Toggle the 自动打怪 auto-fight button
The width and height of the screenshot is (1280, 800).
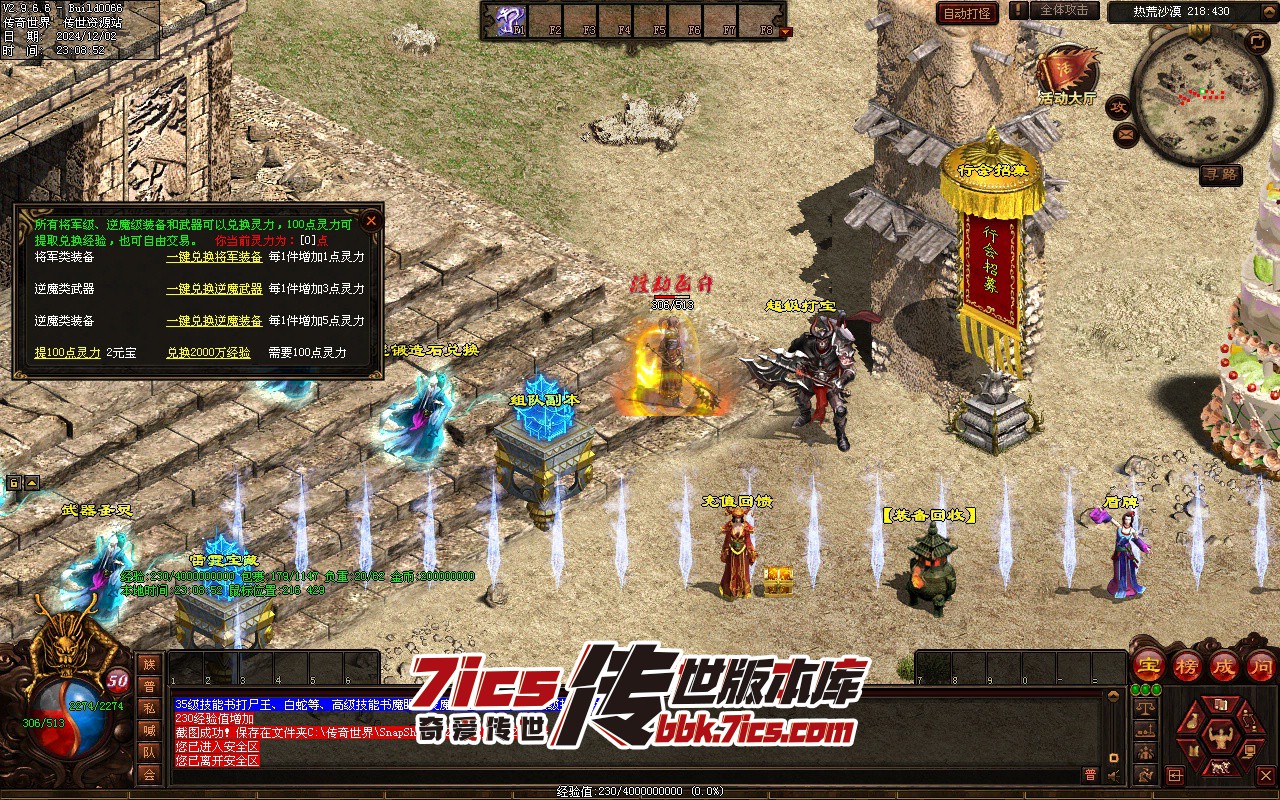pyautogui.click(x=967, y=13)
